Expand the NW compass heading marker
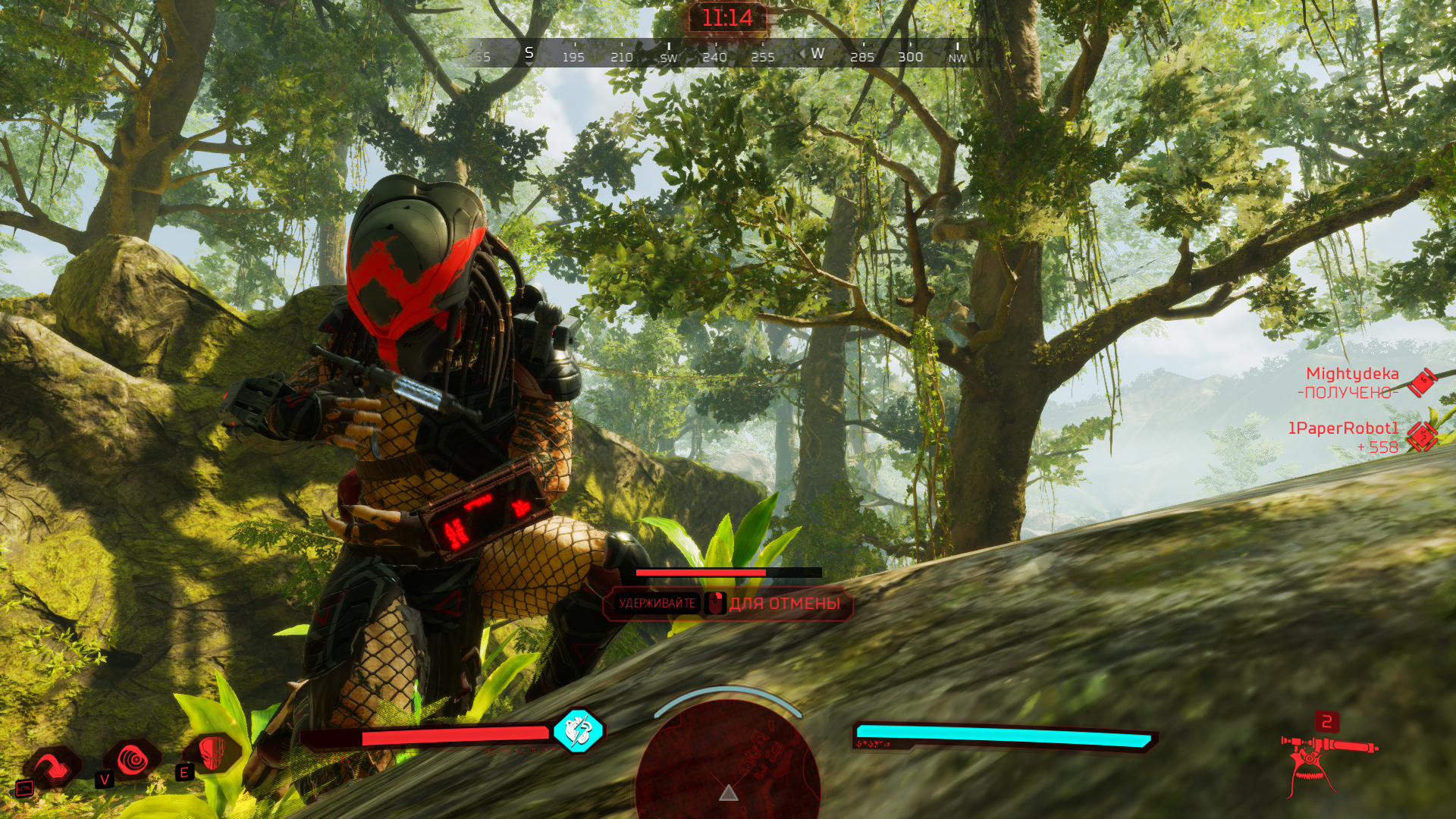The height and width of the screenshot is (819, 1456). [955, 56]
